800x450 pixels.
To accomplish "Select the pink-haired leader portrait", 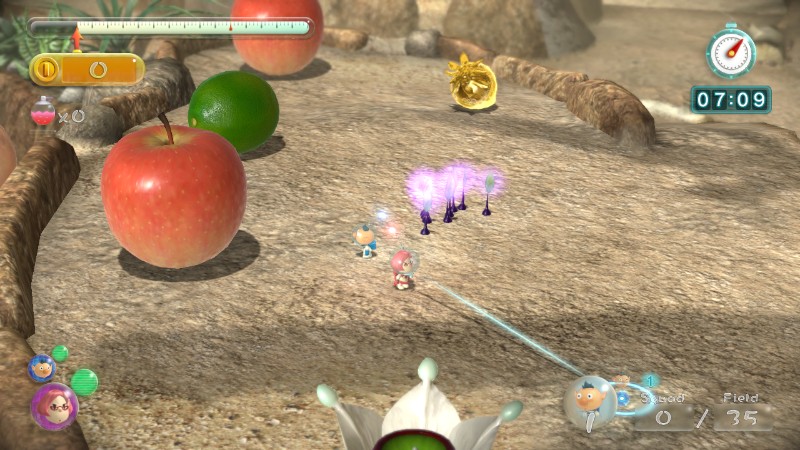I will [x=53, y=405].
